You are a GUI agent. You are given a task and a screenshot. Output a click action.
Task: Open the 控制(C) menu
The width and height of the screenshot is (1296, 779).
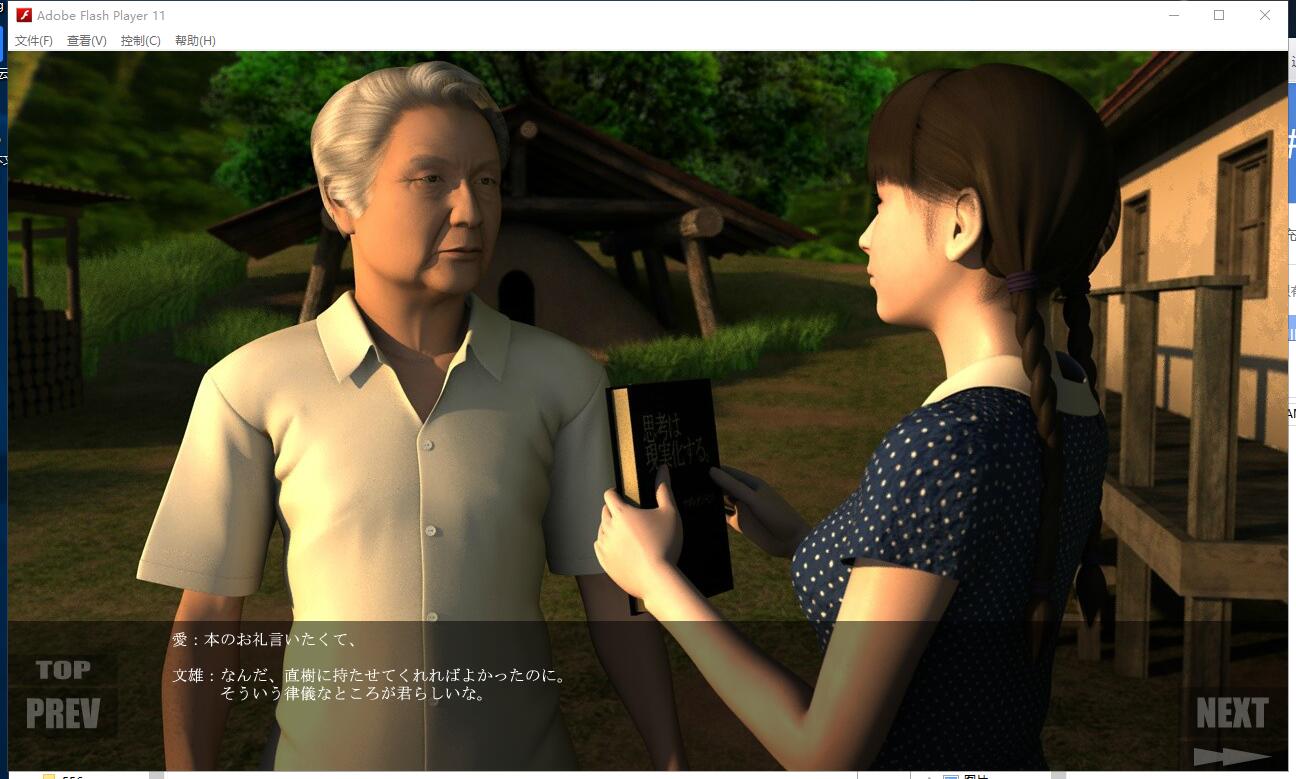(x=140, y=41)
